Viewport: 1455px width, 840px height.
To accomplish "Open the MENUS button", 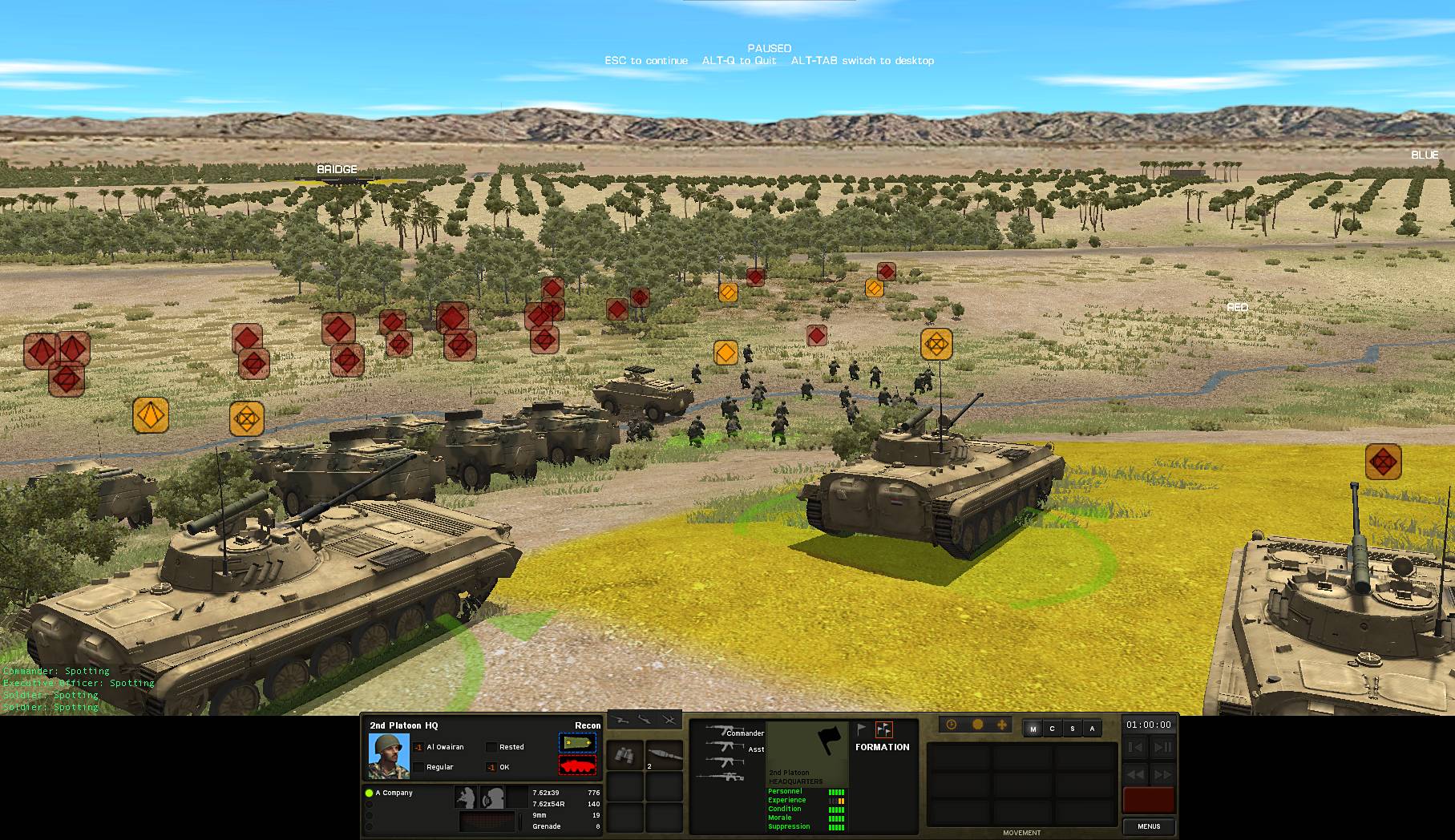I will [x=1149, y=826].
